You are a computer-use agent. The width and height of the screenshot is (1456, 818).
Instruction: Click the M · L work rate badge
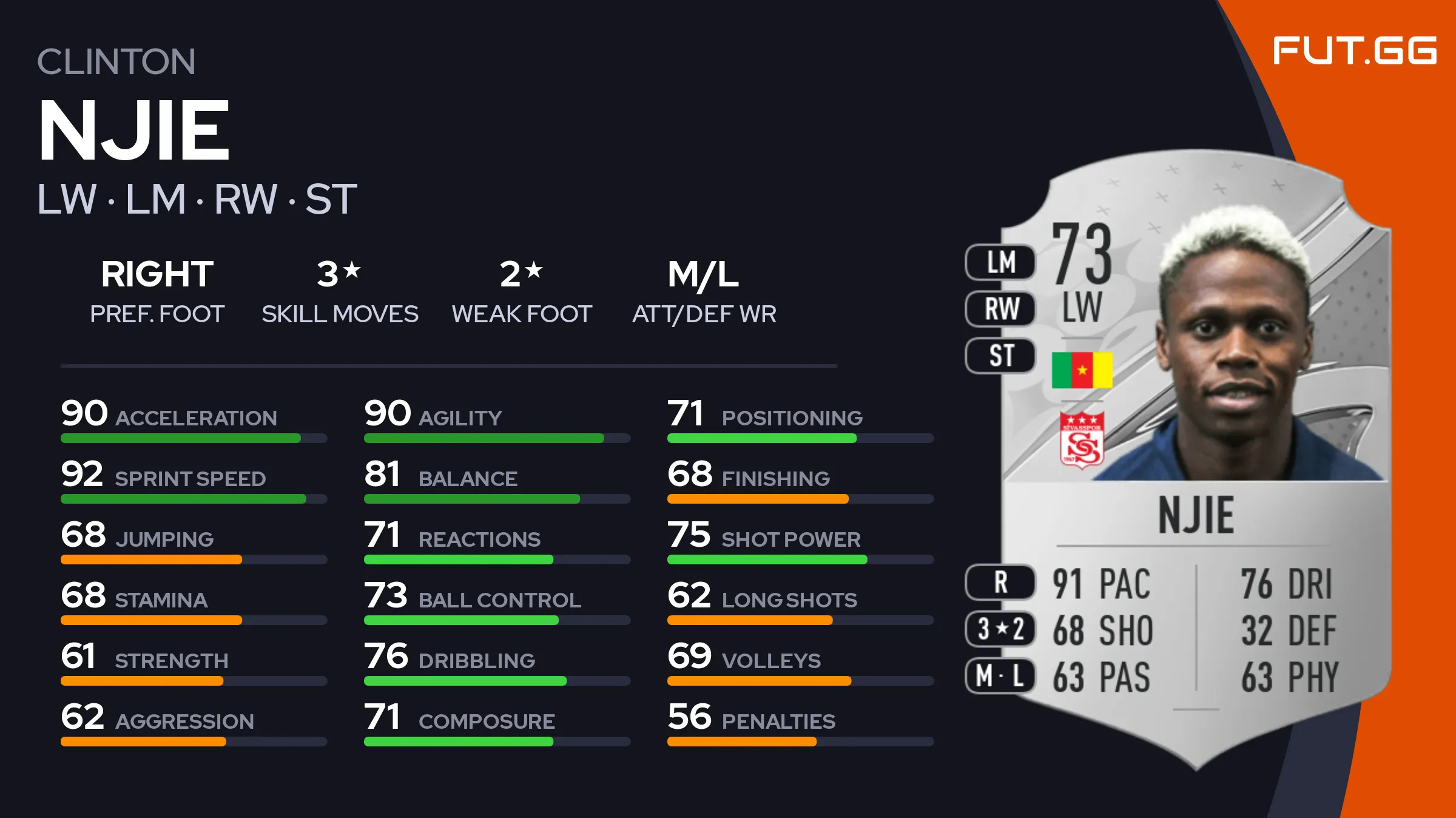pyautogui.click(x=1000, y=675)
